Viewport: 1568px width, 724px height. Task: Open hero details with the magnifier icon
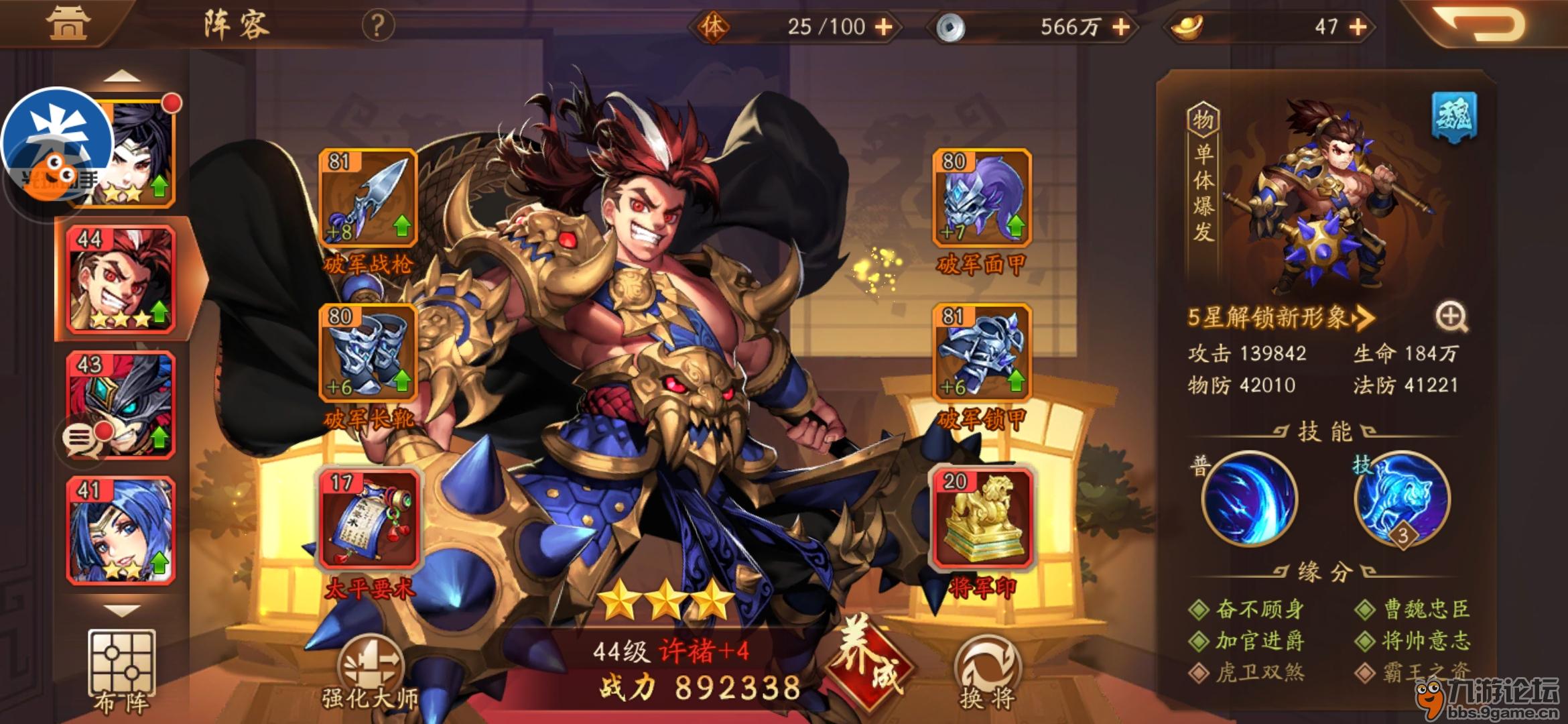[x=1451, y=316]
